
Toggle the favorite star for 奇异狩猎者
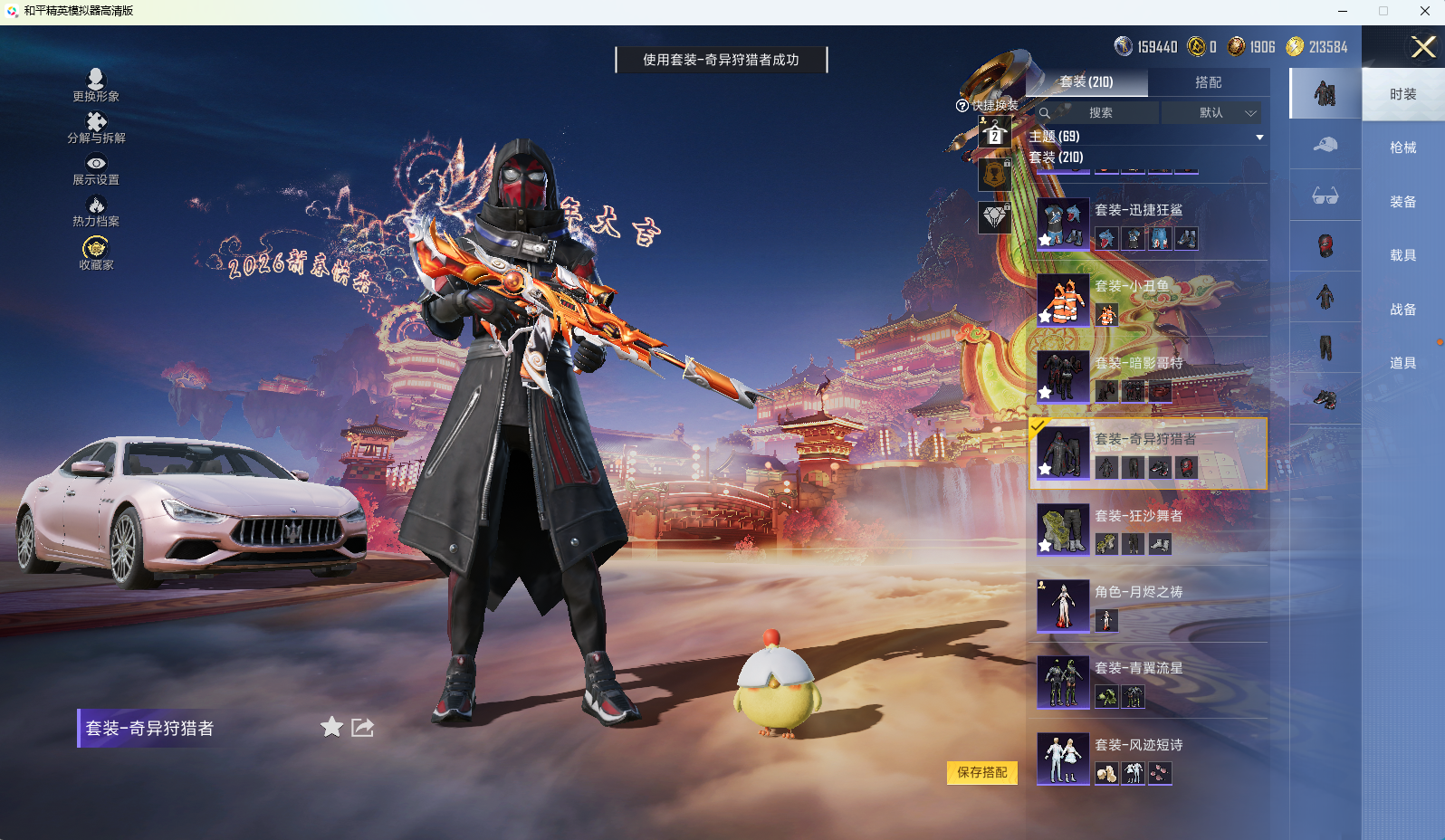1045,469
